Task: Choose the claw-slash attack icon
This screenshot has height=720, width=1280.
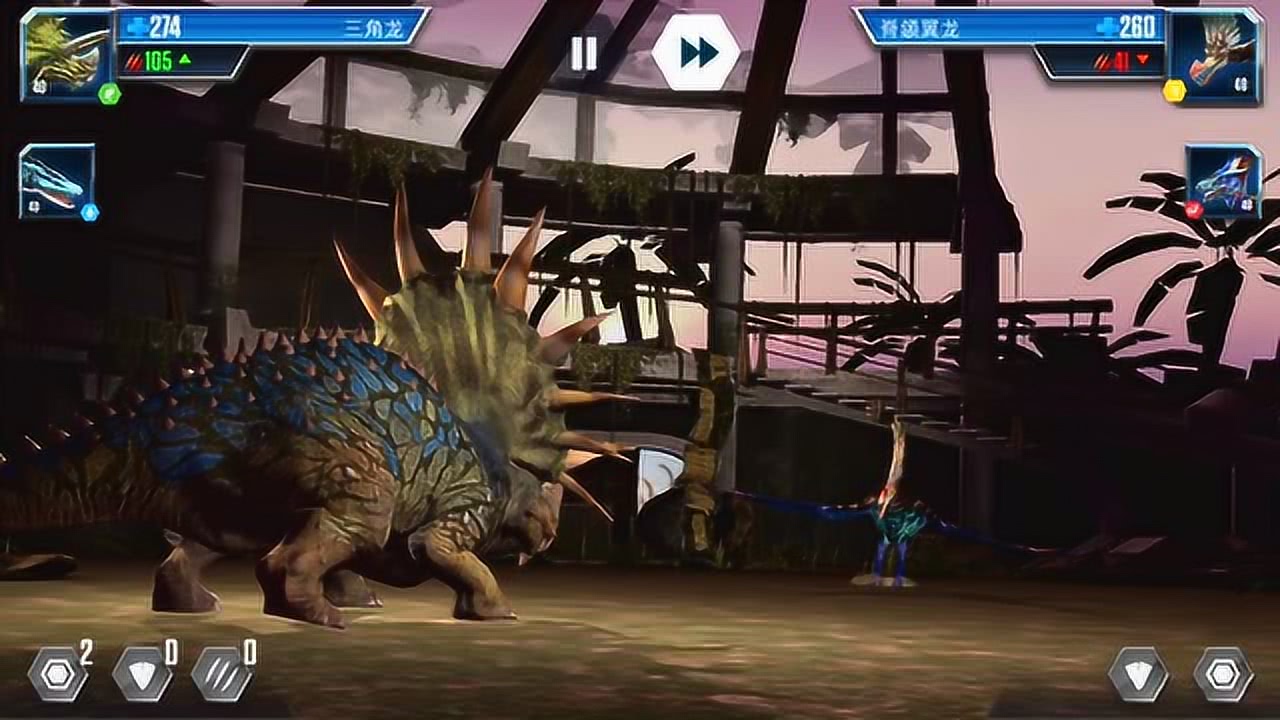Action: [x=221, y=674]
